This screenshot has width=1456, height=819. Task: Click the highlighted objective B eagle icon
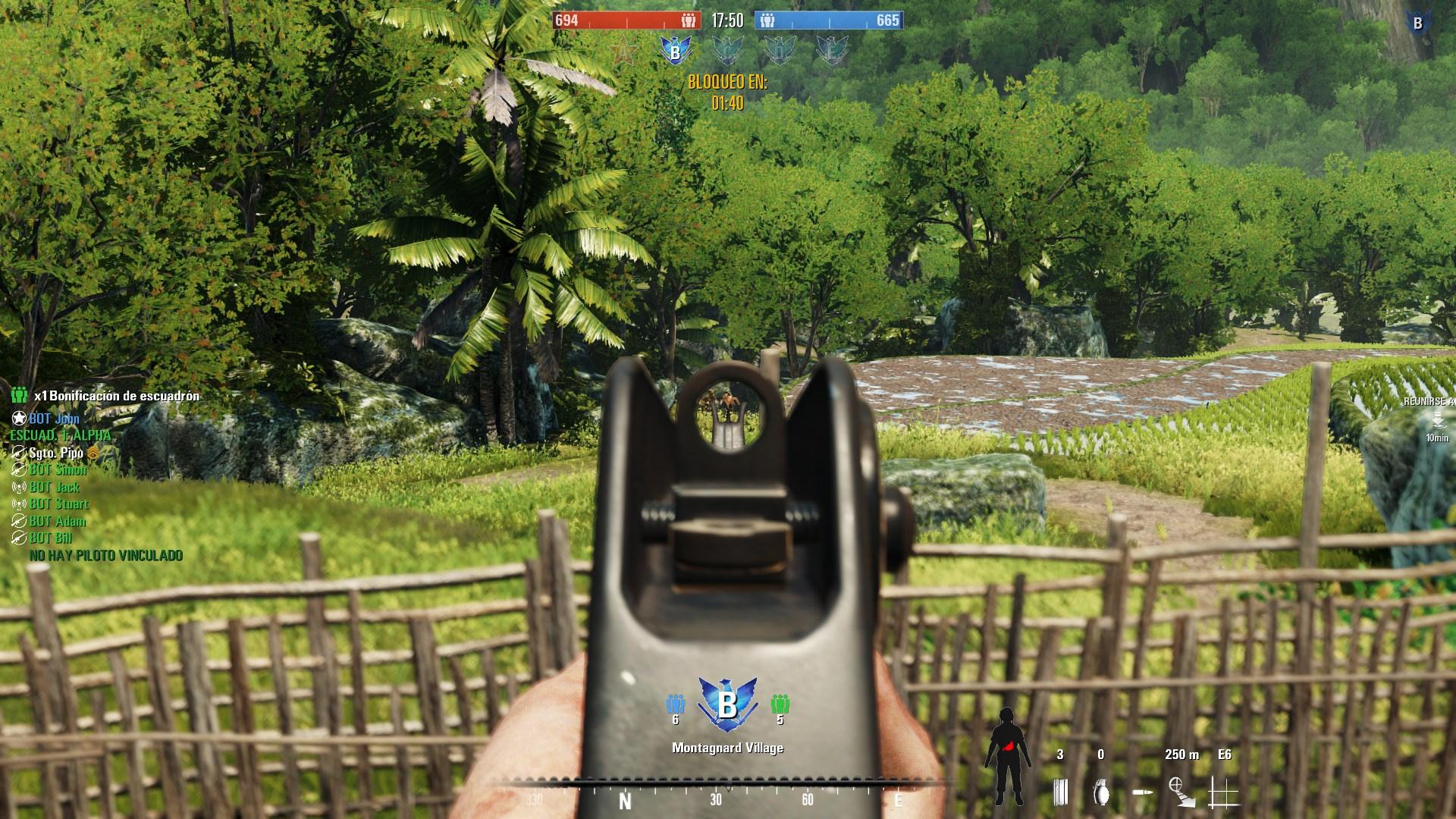674,50
